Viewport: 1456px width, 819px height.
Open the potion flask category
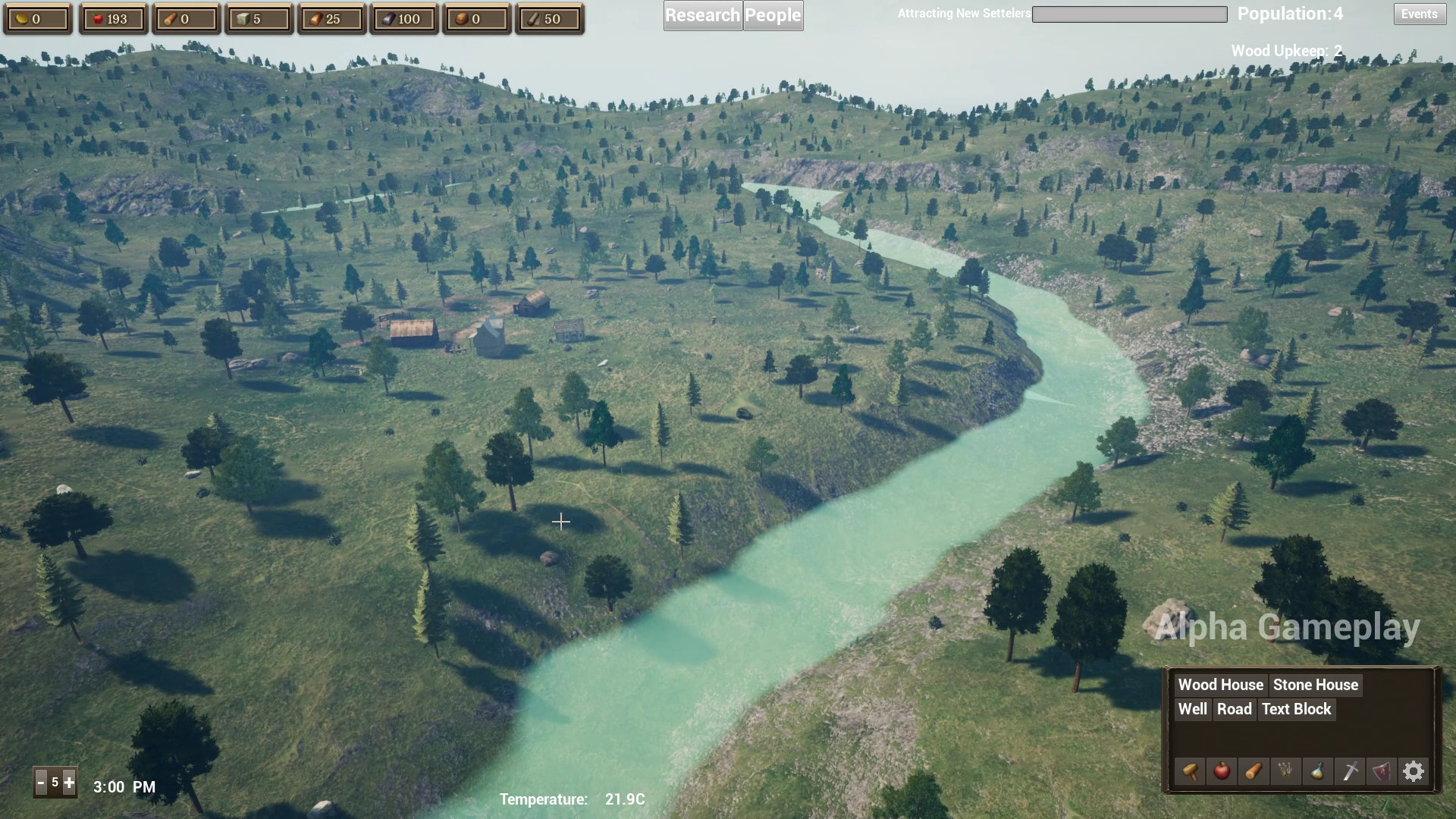(1317, 771)
